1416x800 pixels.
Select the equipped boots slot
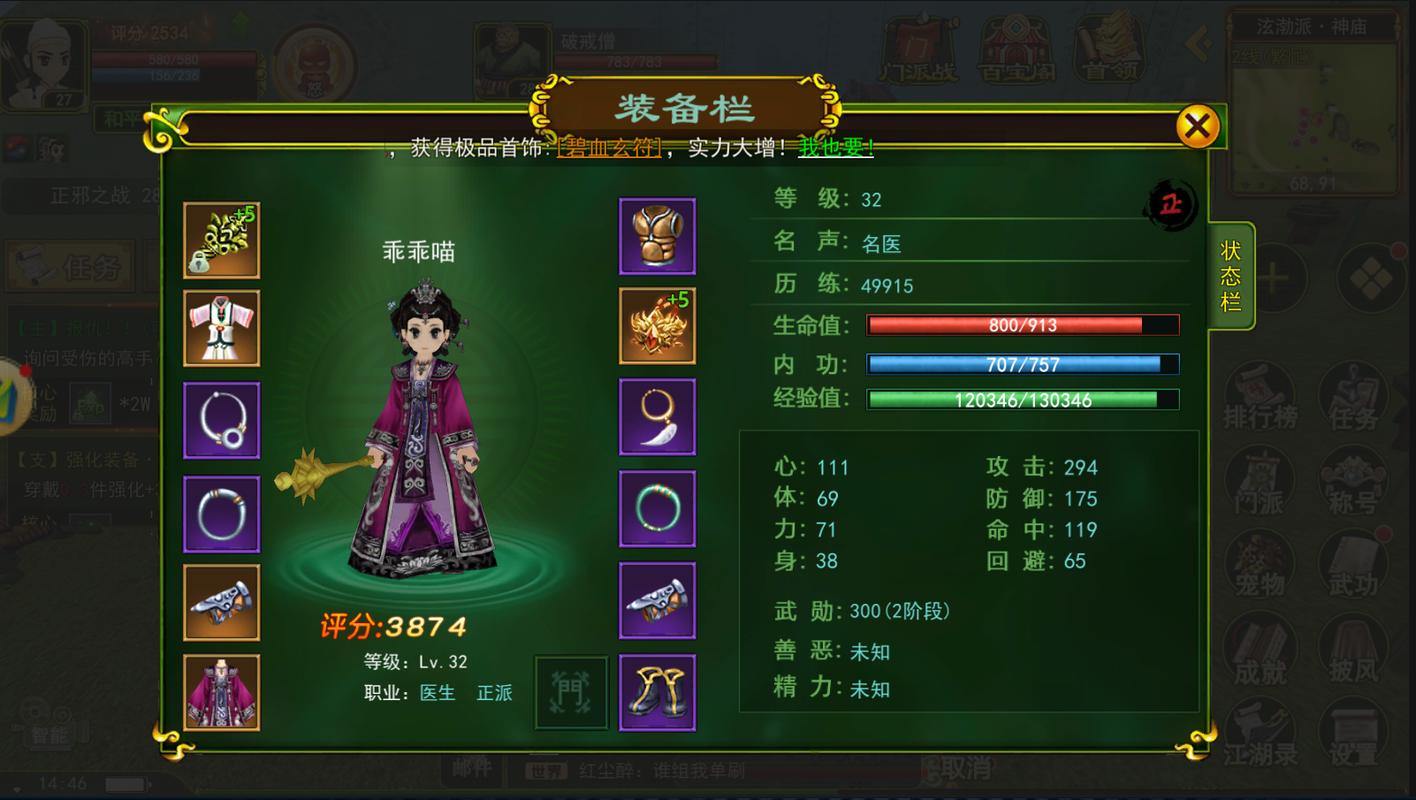(657, 692)
